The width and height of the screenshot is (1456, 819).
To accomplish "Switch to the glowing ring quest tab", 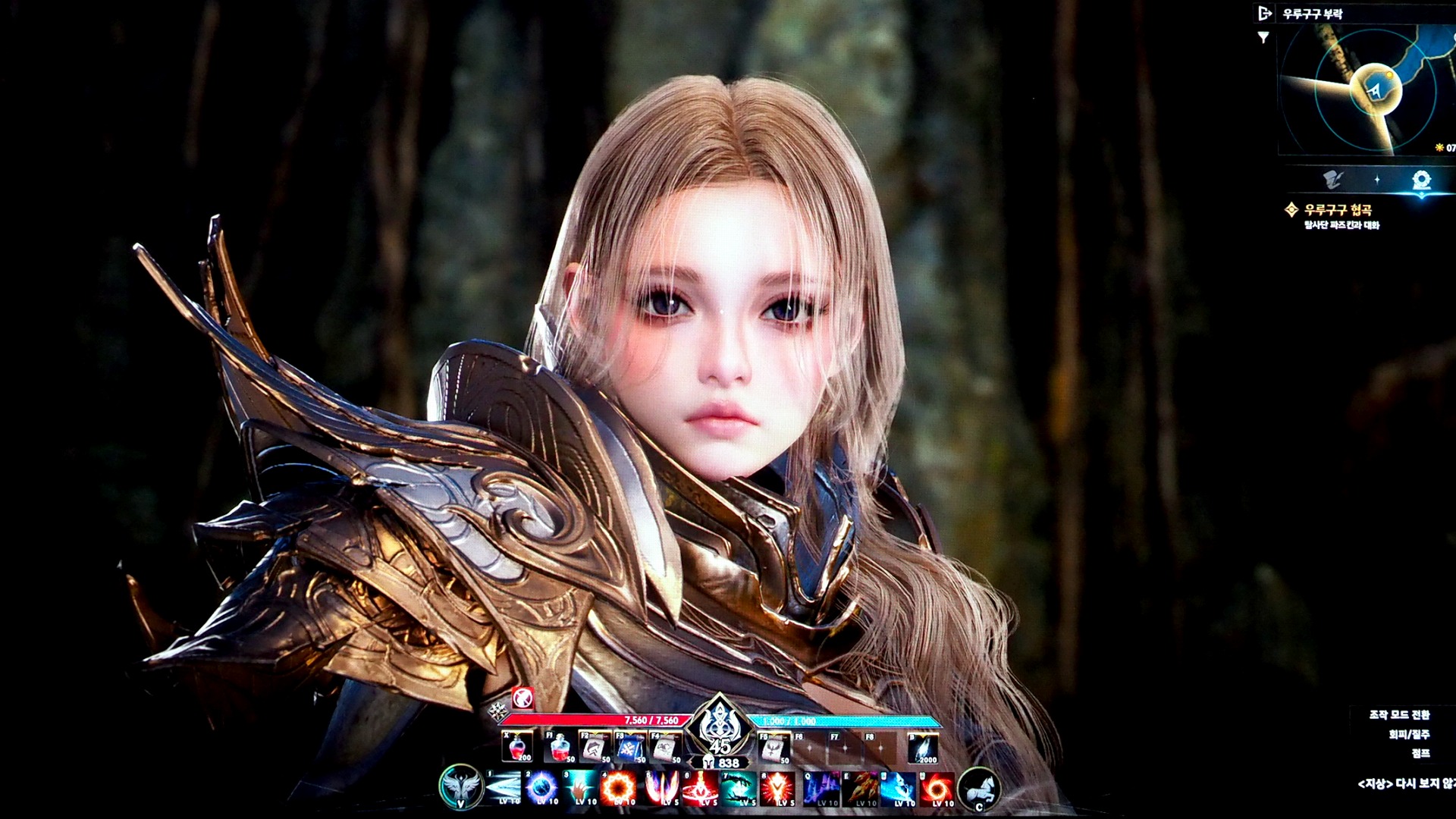I will pyautogui.click(x=1421, y=180).
